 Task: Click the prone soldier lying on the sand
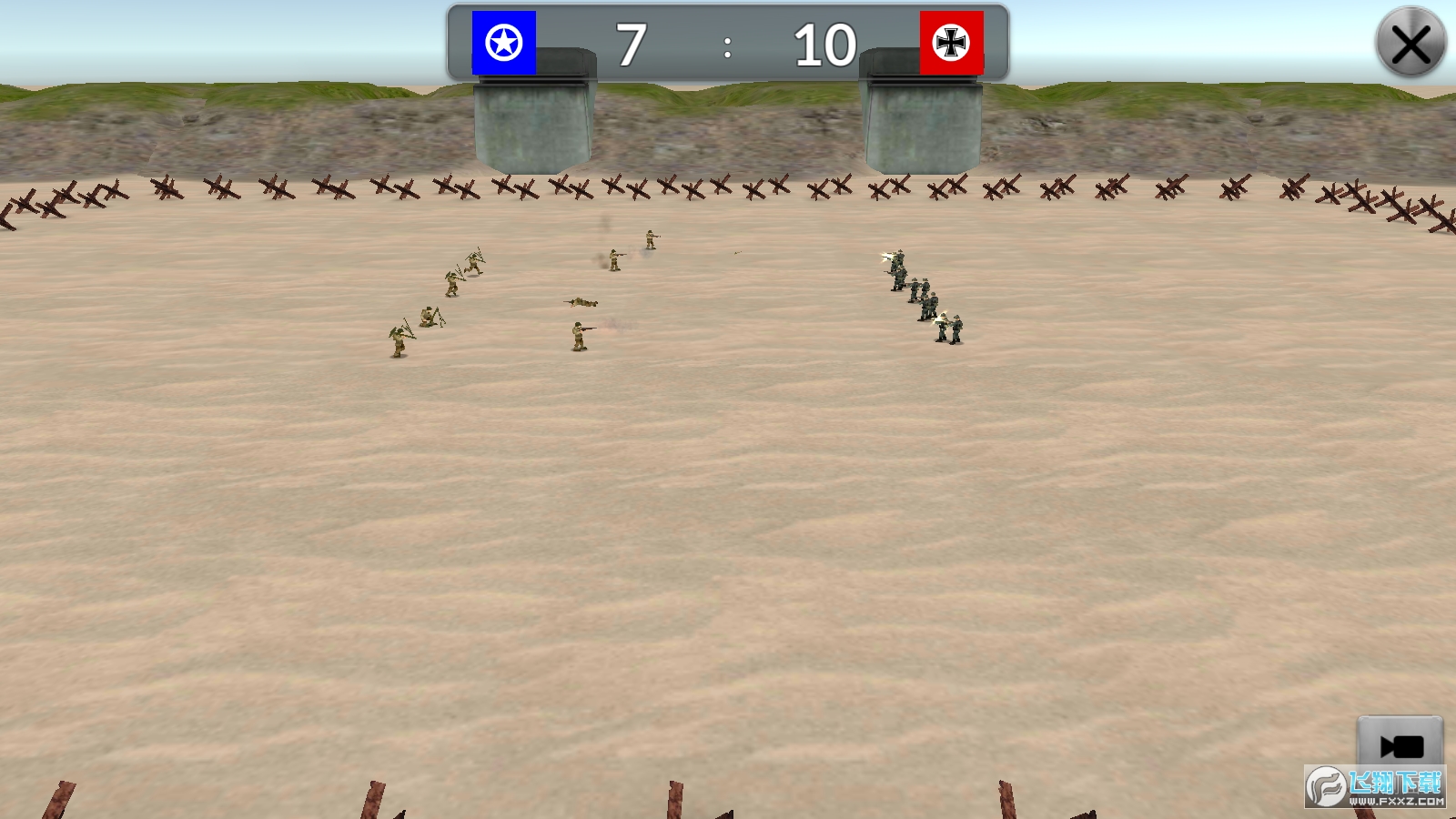pos(582,300)
